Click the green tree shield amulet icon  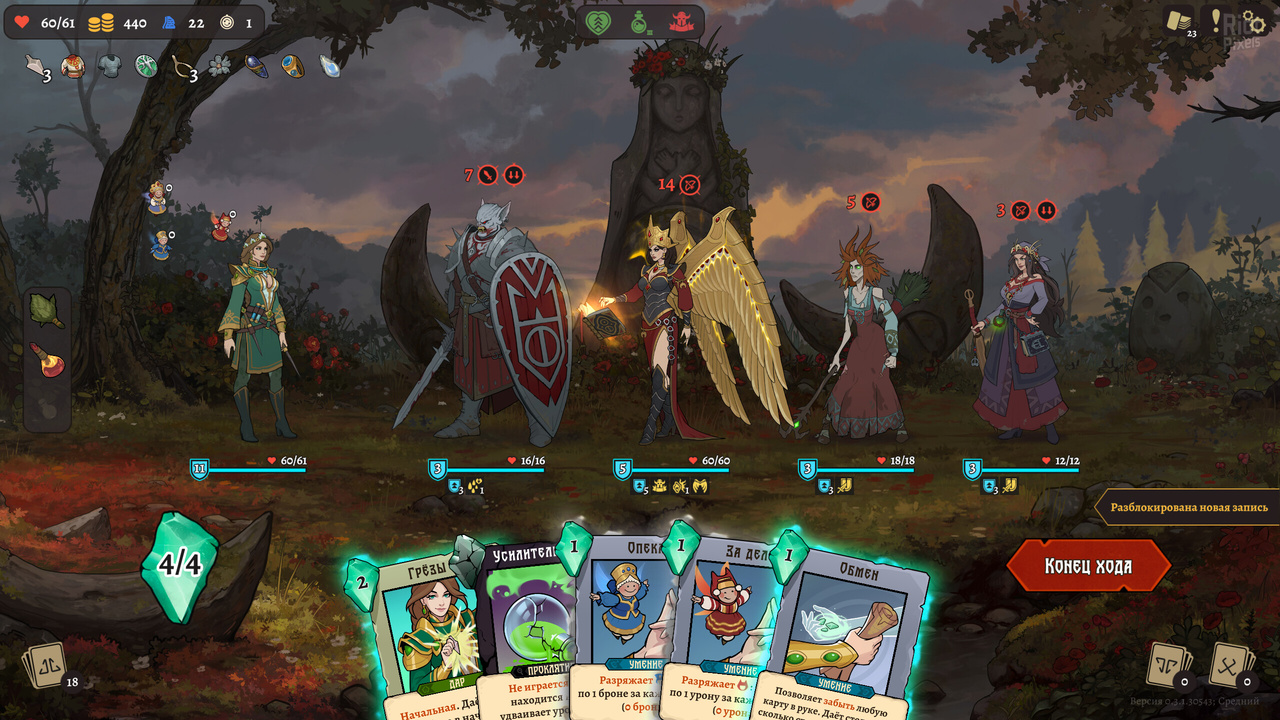tap(147, 66)
